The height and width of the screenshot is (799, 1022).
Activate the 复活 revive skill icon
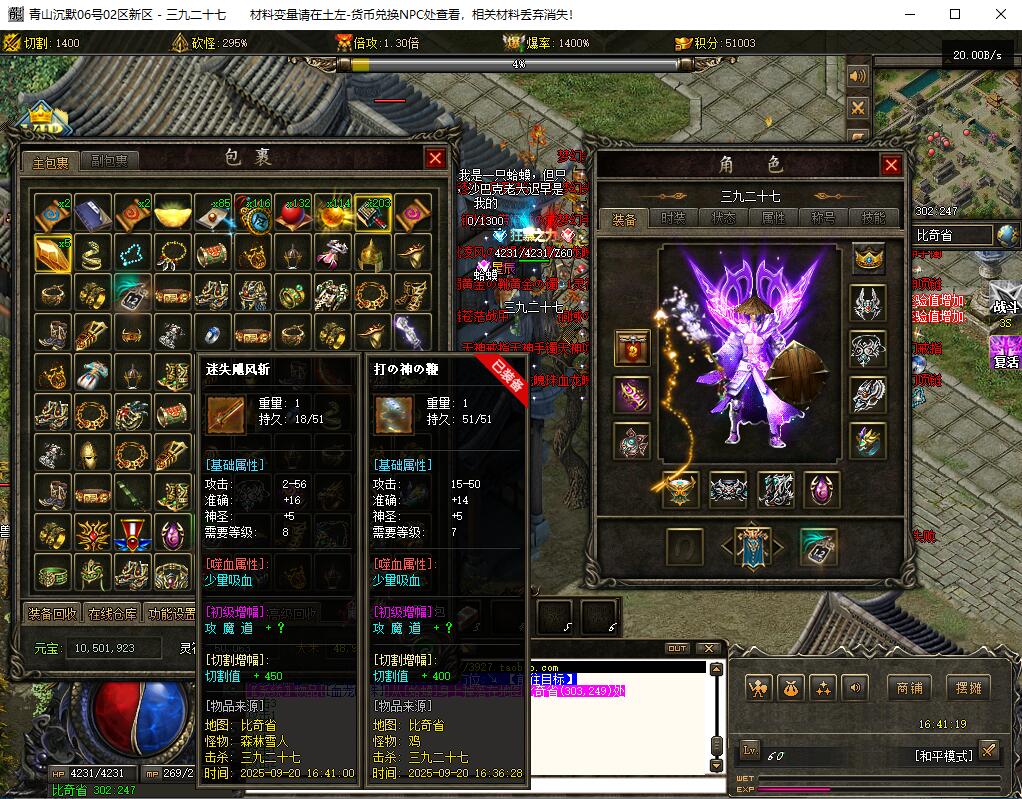click(x=1004, y=350)
